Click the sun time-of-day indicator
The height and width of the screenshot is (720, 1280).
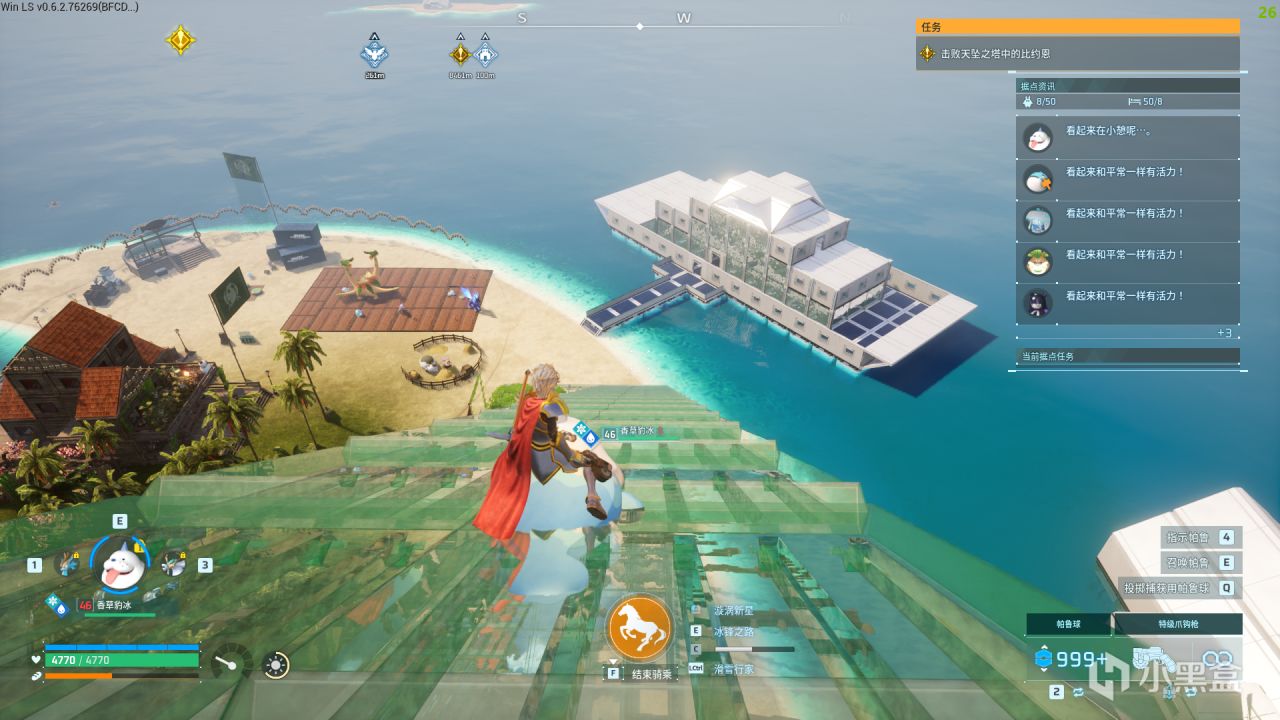[x=277, y=664]
